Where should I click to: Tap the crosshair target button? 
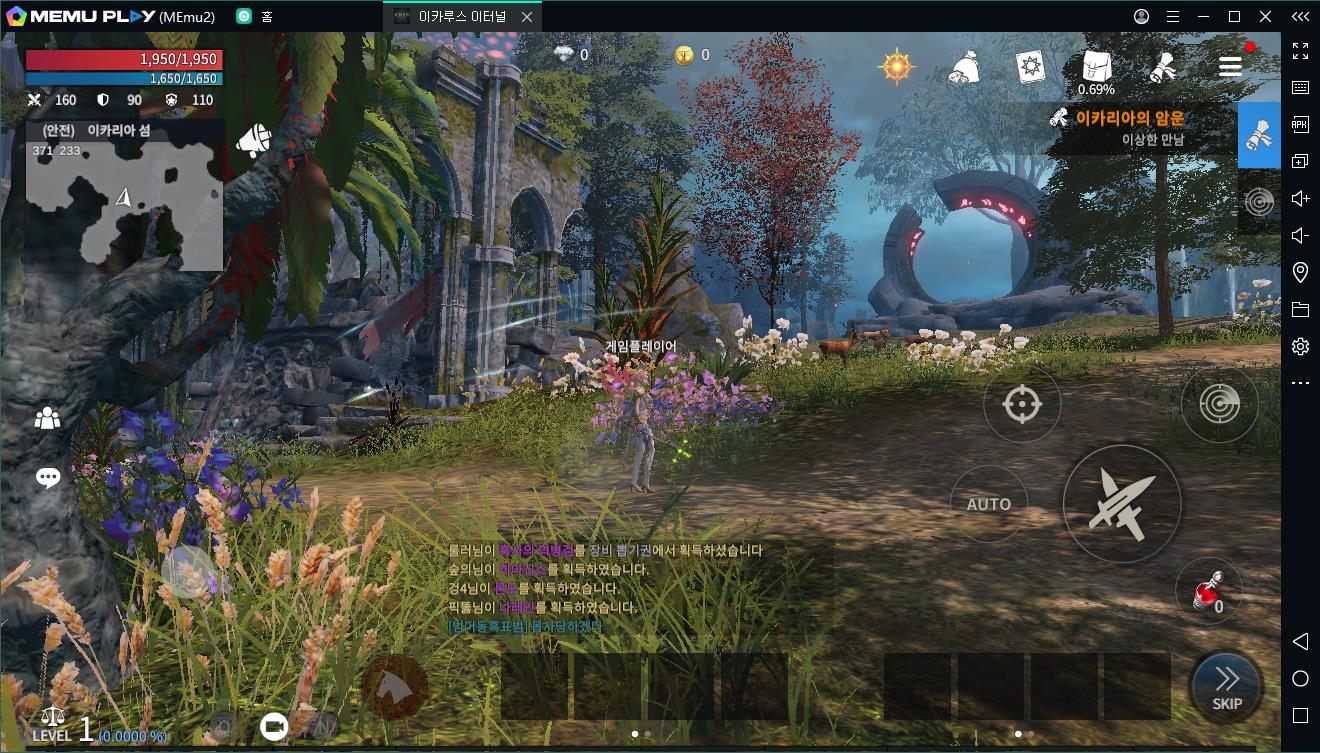pos(1021,405)
